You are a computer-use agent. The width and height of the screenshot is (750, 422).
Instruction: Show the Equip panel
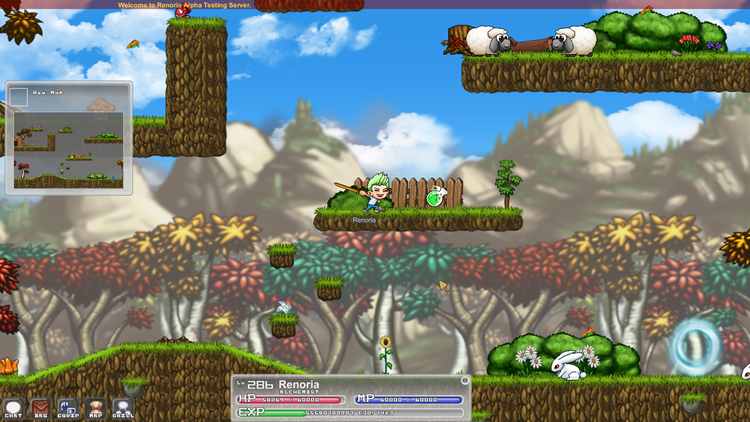(68, 408)
